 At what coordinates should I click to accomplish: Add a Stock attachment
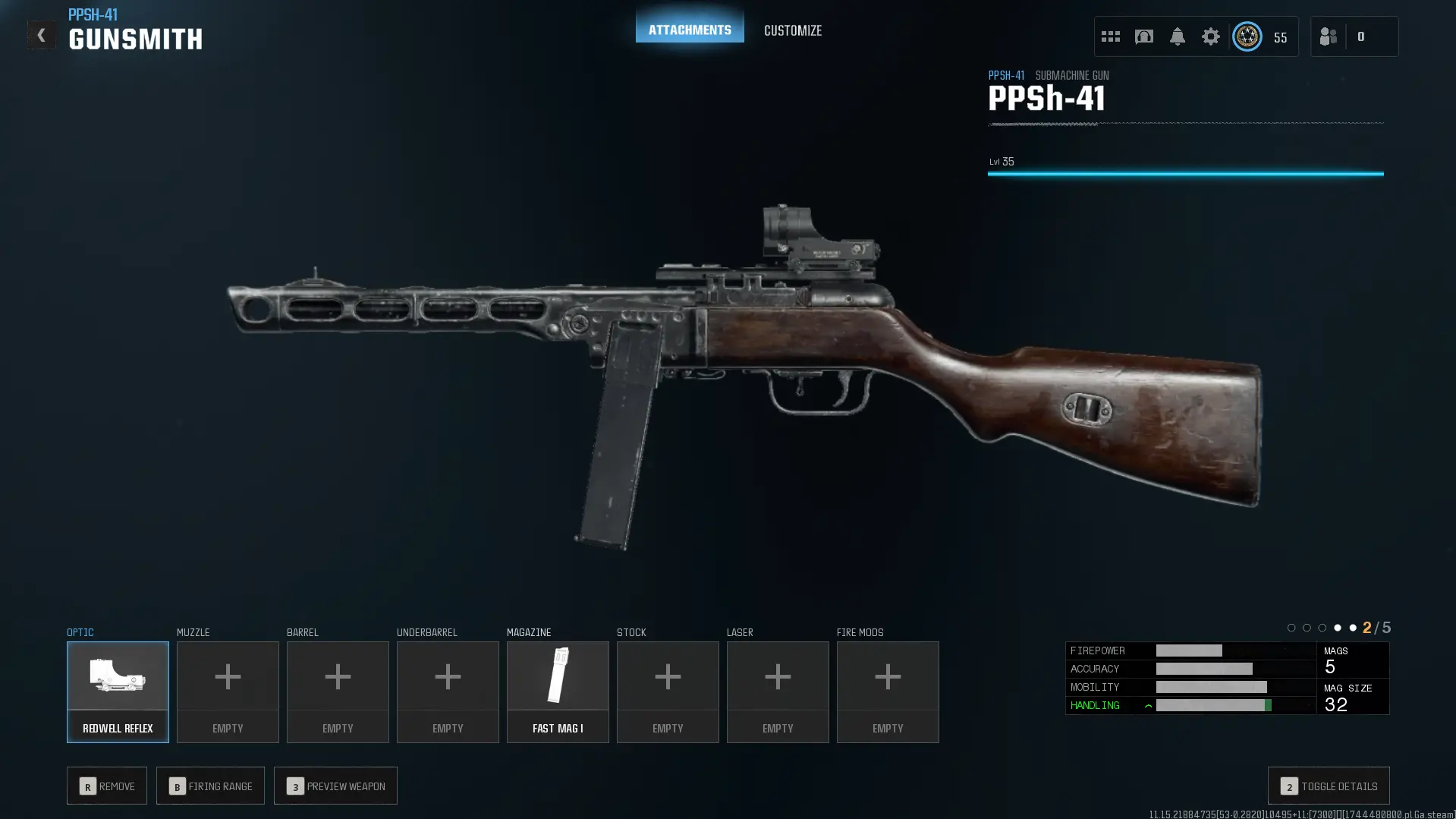(668, 691)
